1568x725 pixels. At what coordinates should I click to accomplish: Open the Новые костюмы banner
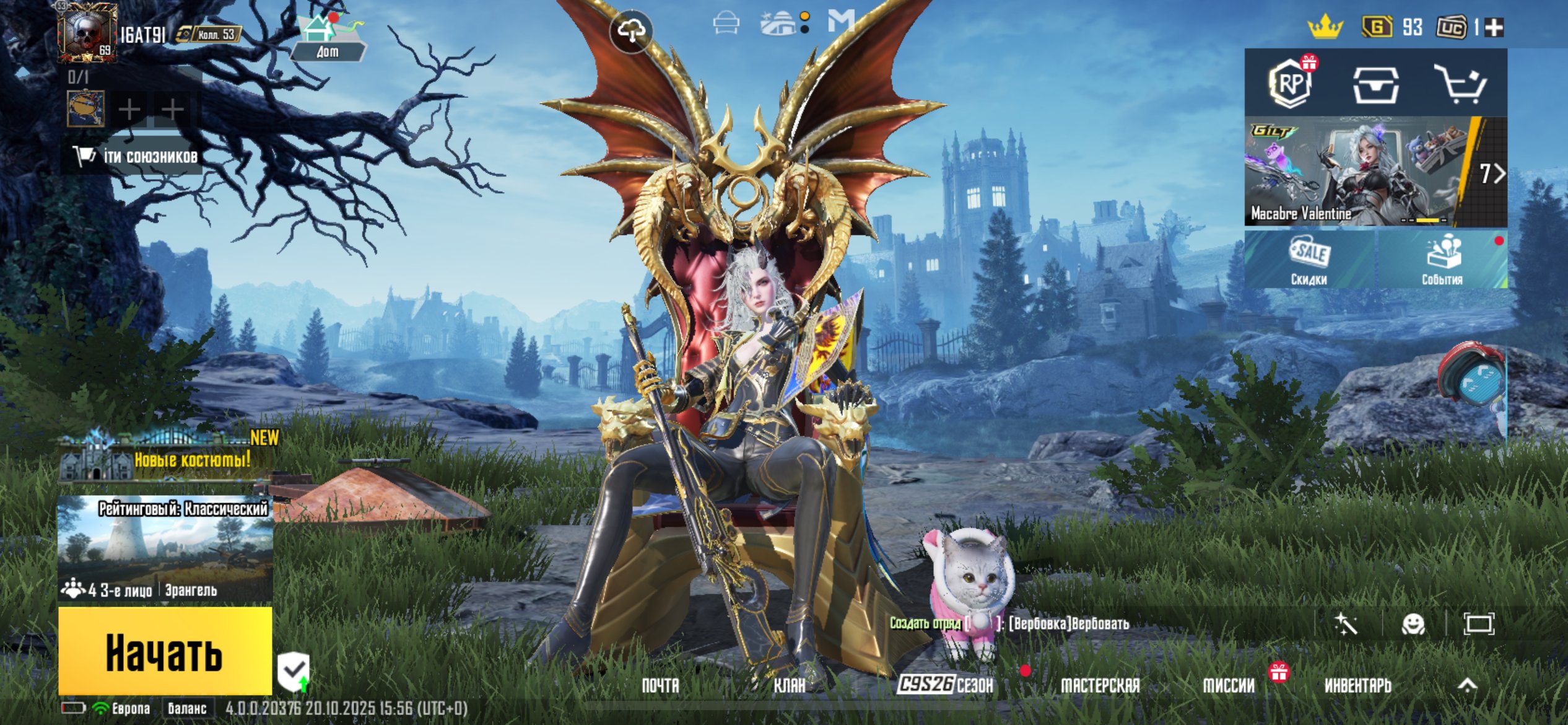167,459
